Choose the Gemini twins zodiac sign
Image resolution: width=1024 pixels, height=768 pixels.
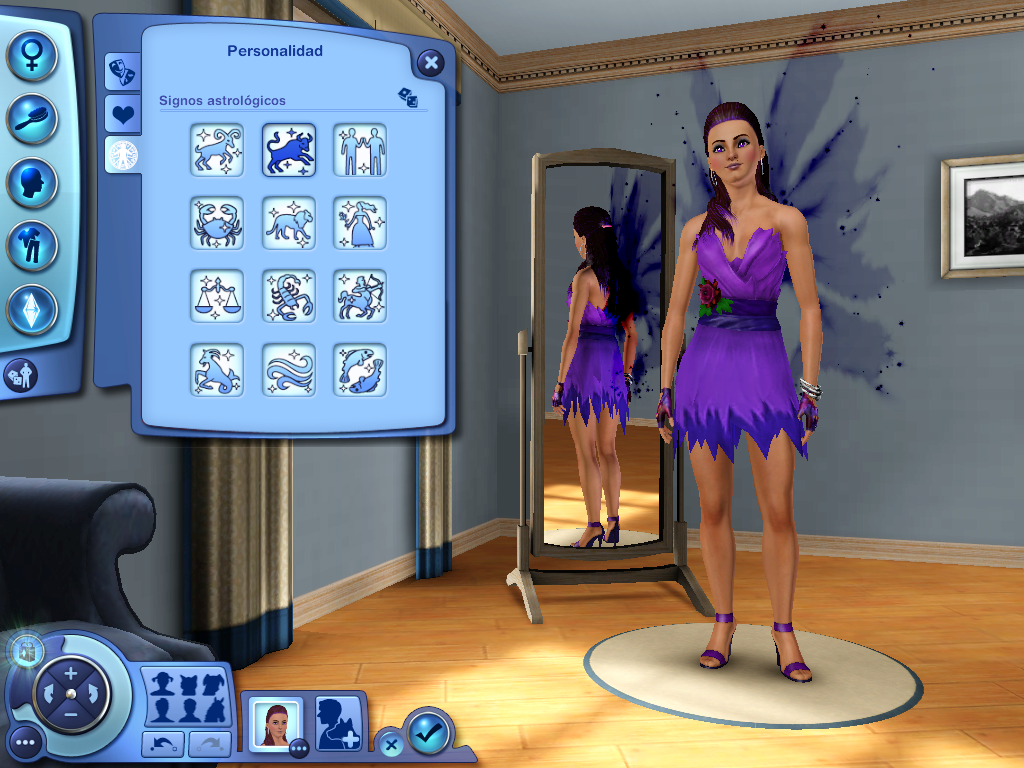[x=360, y=150]
